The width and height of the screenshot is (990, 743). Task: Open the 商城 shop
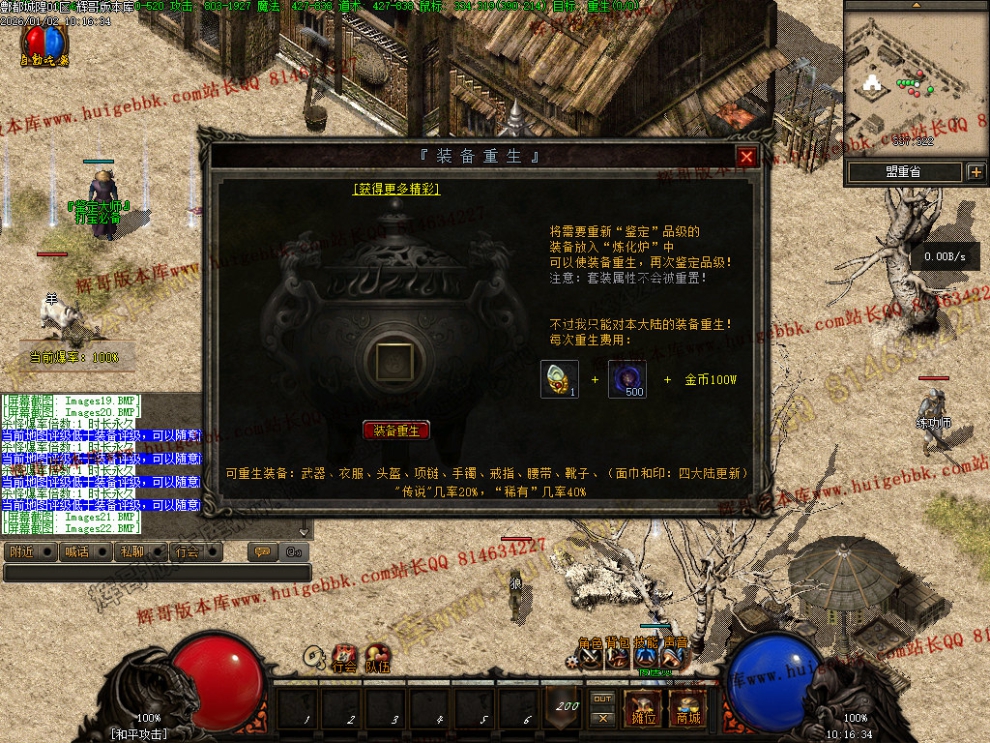click(x=687, y=709)
